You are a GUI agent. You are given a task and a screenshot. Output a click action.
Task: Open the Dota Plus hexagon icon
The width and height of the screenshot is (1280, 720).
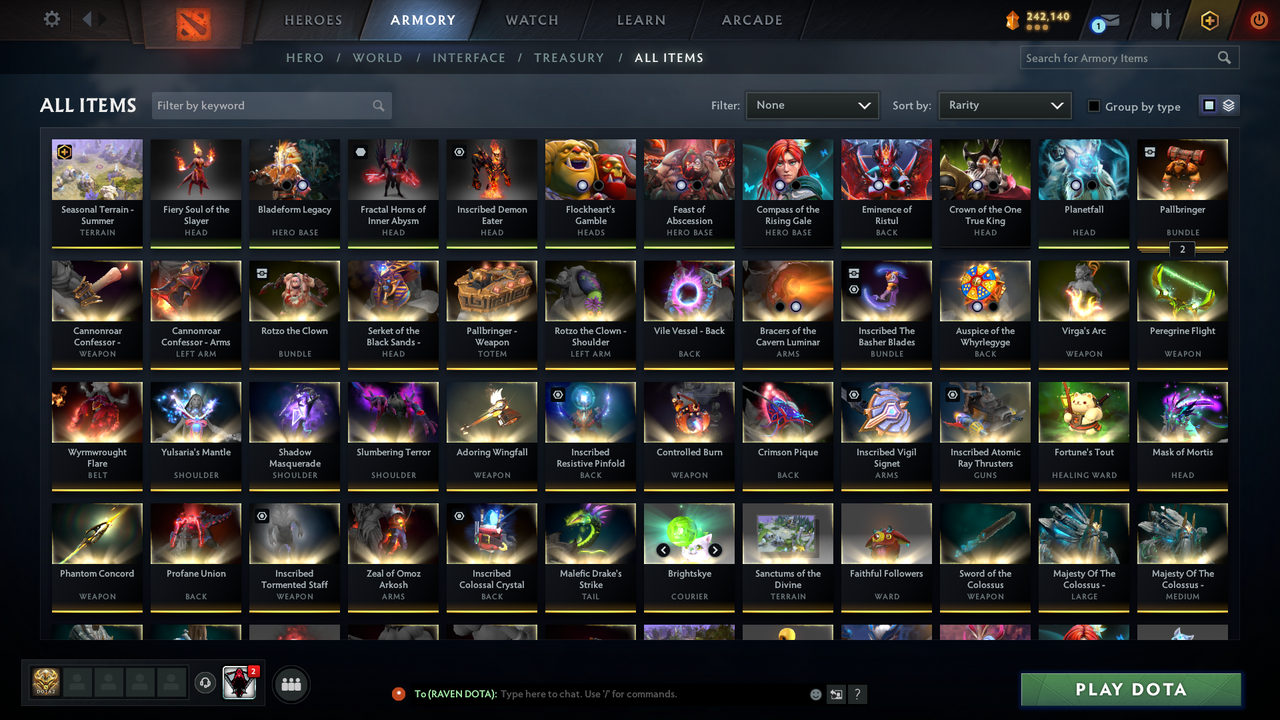click(x=1209, y=19)
